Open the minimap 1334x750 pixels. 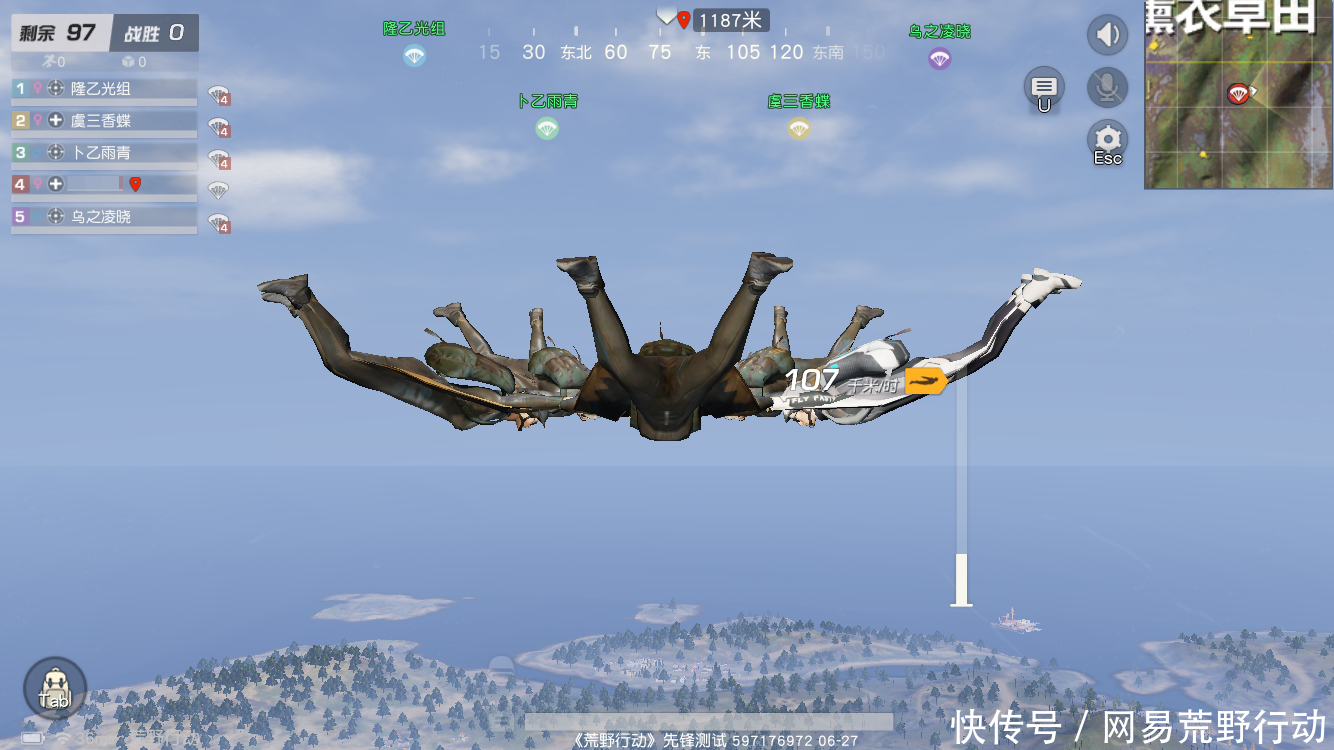1239,95
